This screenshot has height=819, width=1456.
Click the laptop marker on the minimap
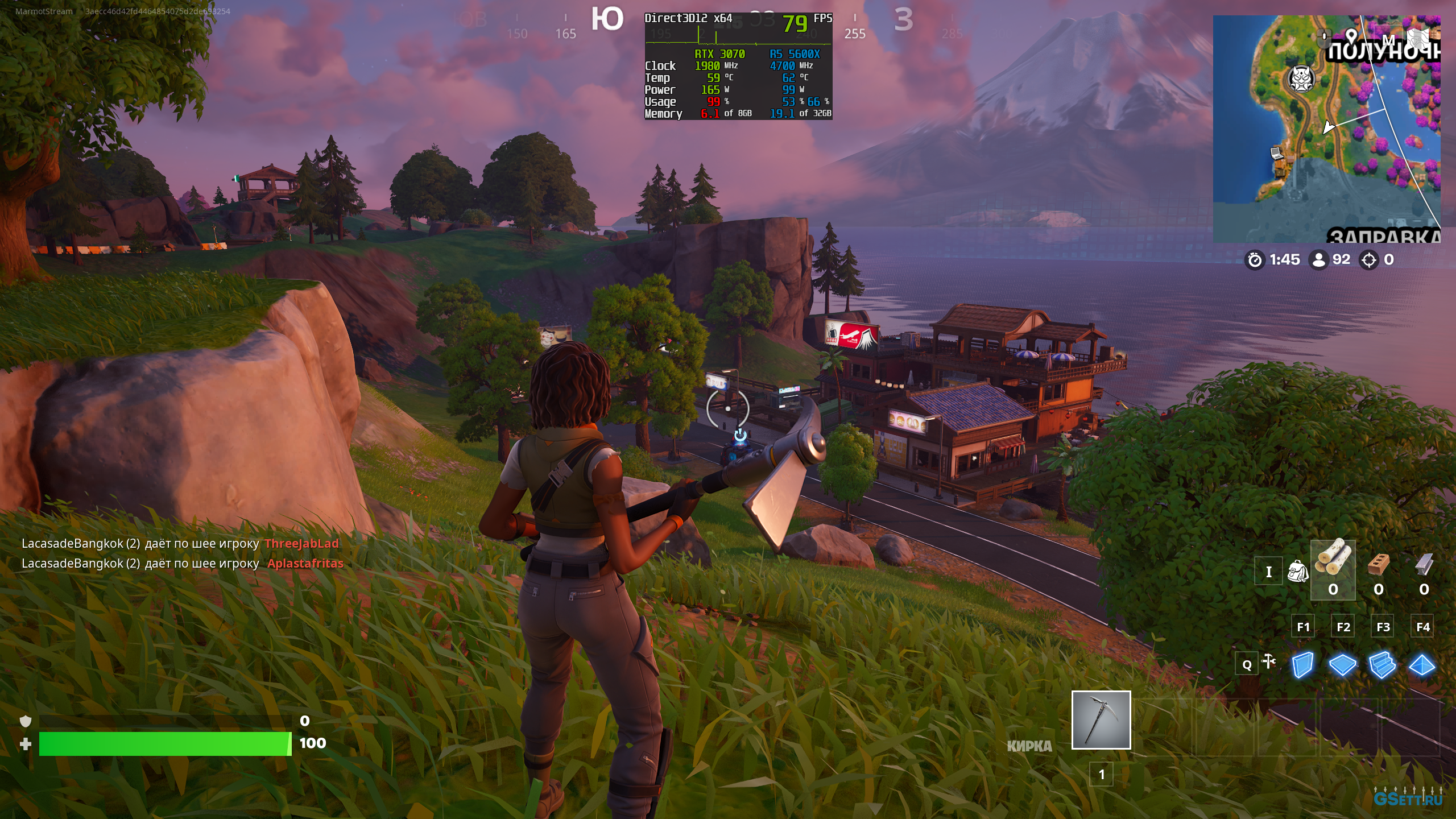(1277, 152)
